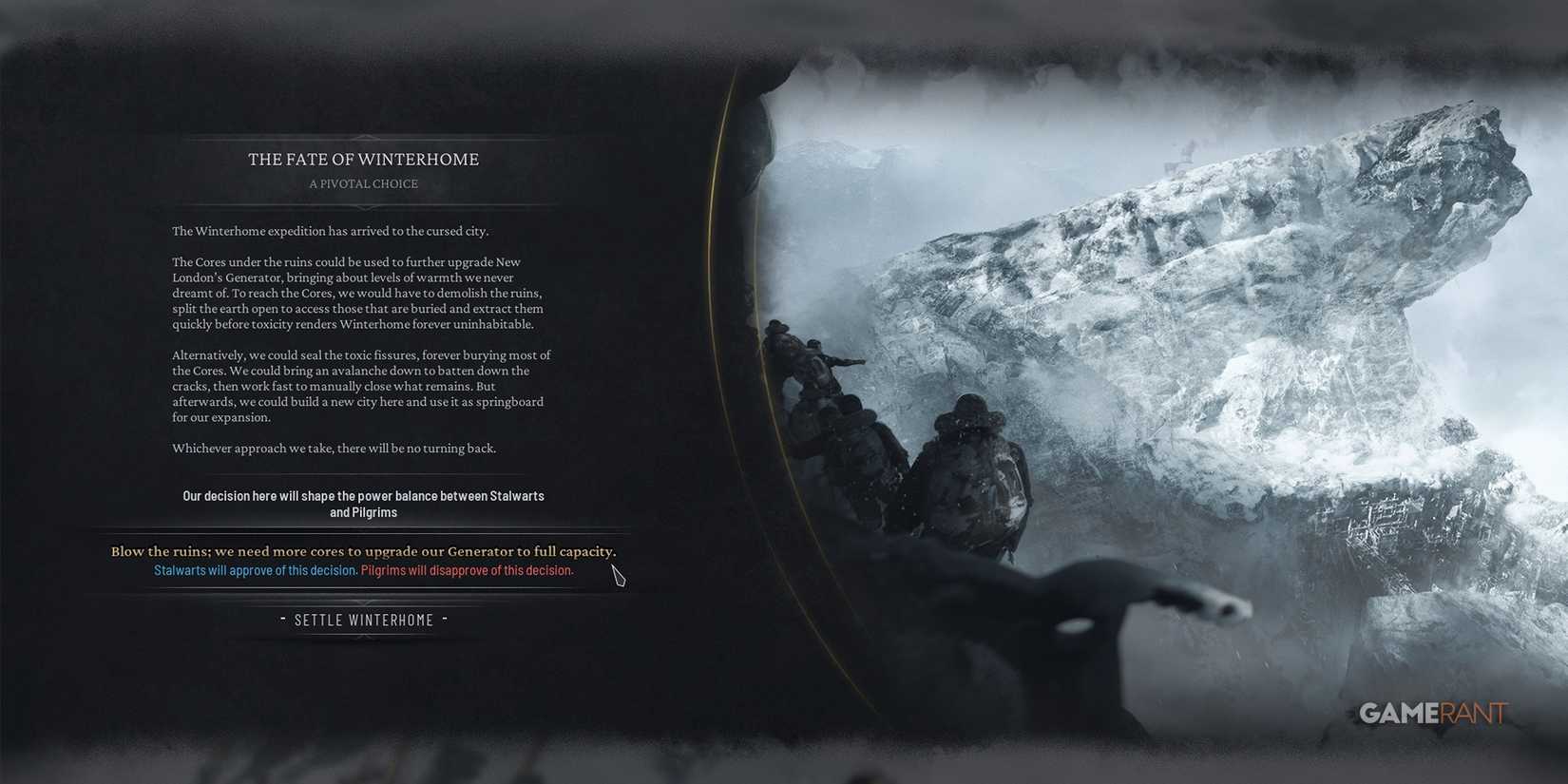
Task: Click the 'SETTLE WINTERHOME' button
Action: click(364, 619)
